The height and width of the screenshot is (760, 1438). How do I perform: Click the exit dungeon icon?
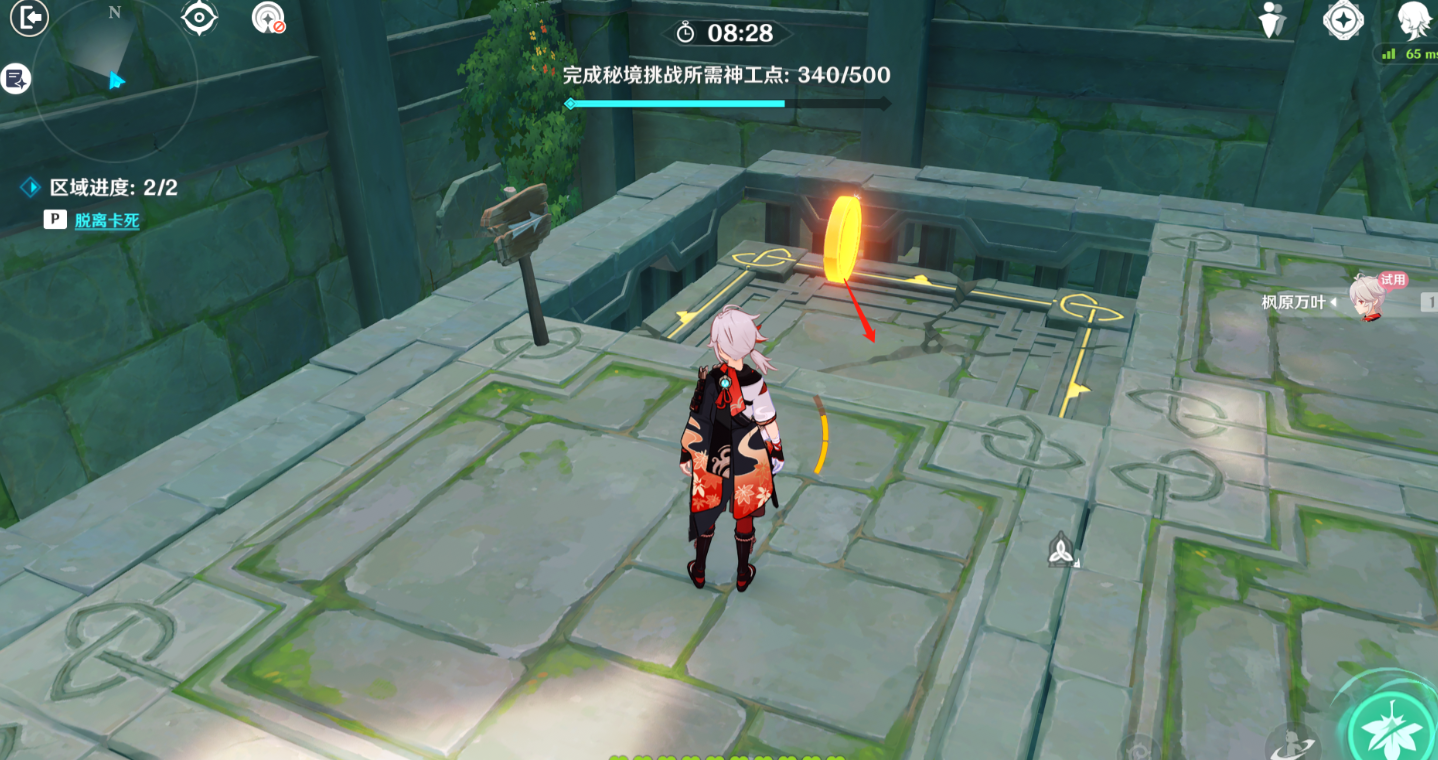pos(27,17)
